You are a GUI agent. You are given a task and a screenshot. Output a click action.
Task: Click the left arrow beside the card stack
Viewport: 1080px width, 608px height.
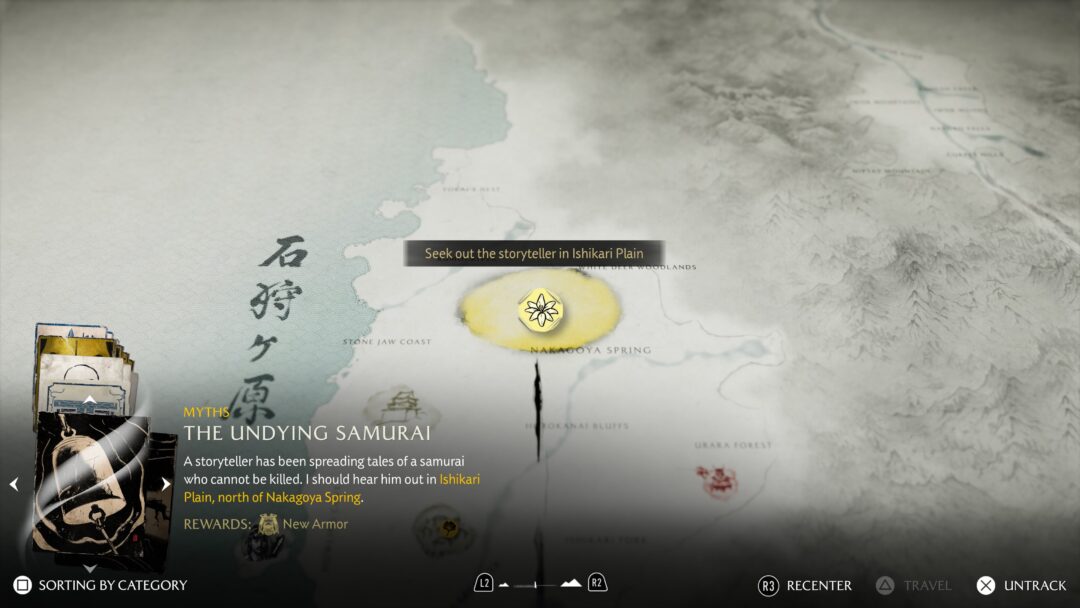pyautogui.click(x=14, y=485)
